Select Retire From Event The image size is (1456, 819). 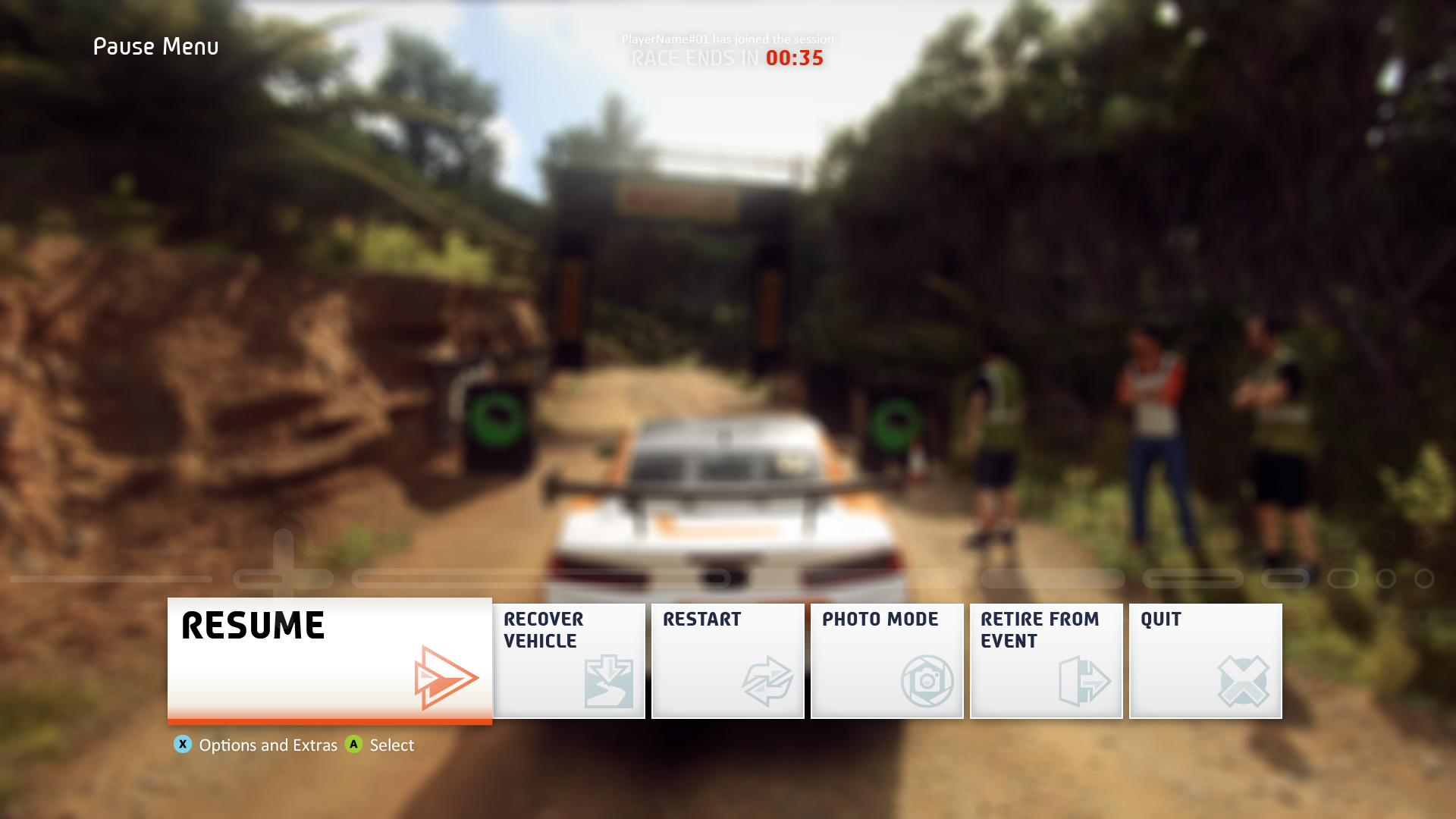tap(1046, 661)
